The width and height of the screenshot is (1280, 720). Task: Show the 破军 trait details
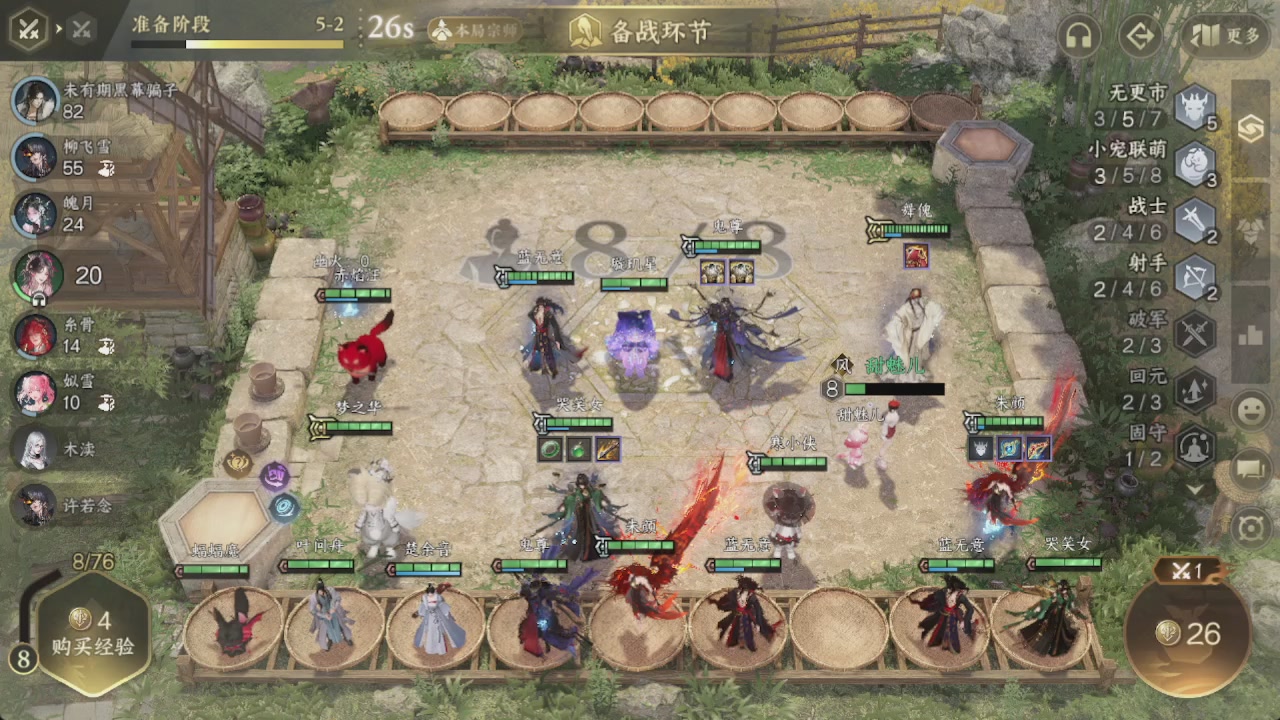(x=1194, y=333)
